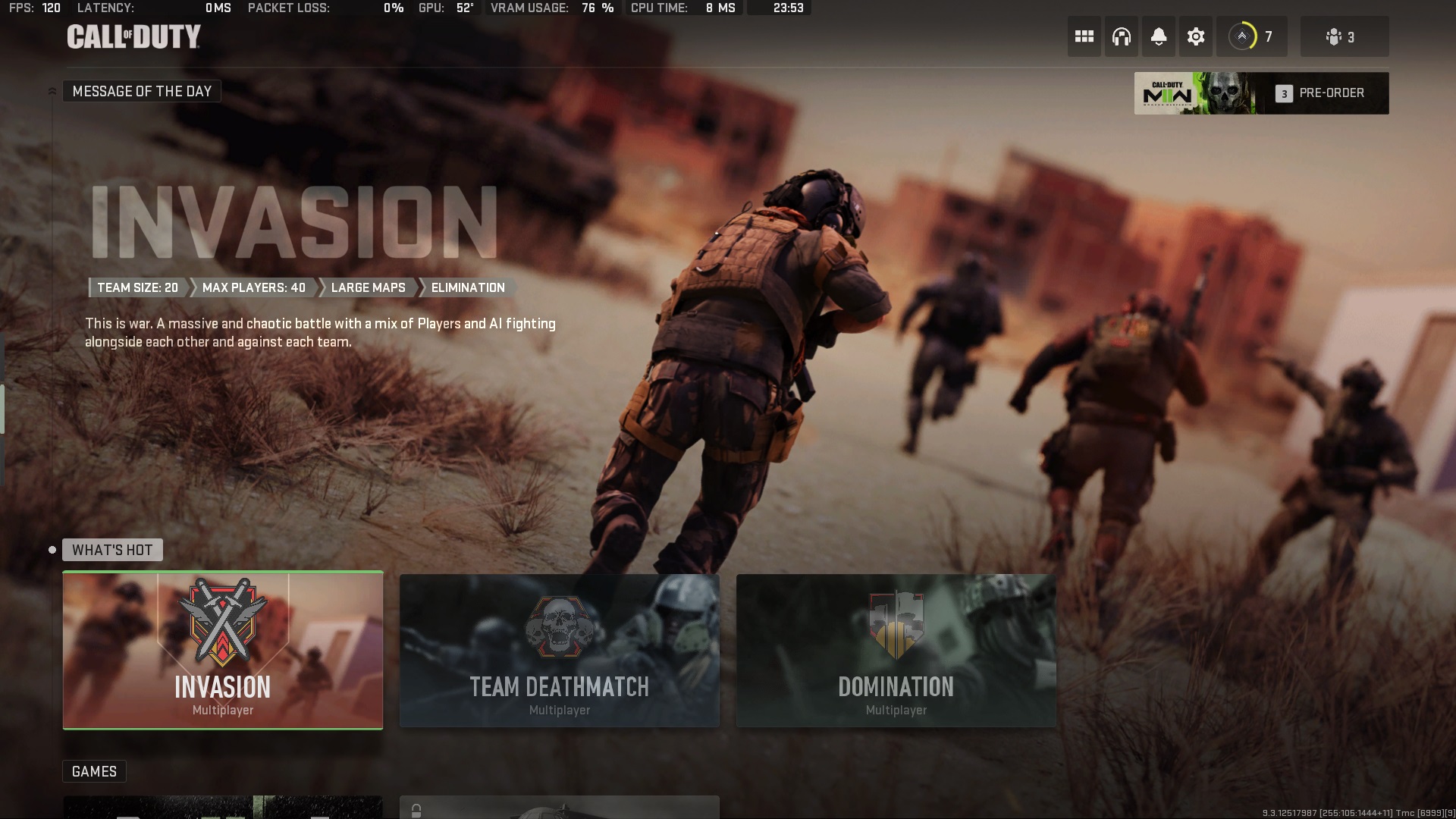The width and height of the screenshot is (1456, 819).
Task: Click the Games section header
Action: coord(94,771)
